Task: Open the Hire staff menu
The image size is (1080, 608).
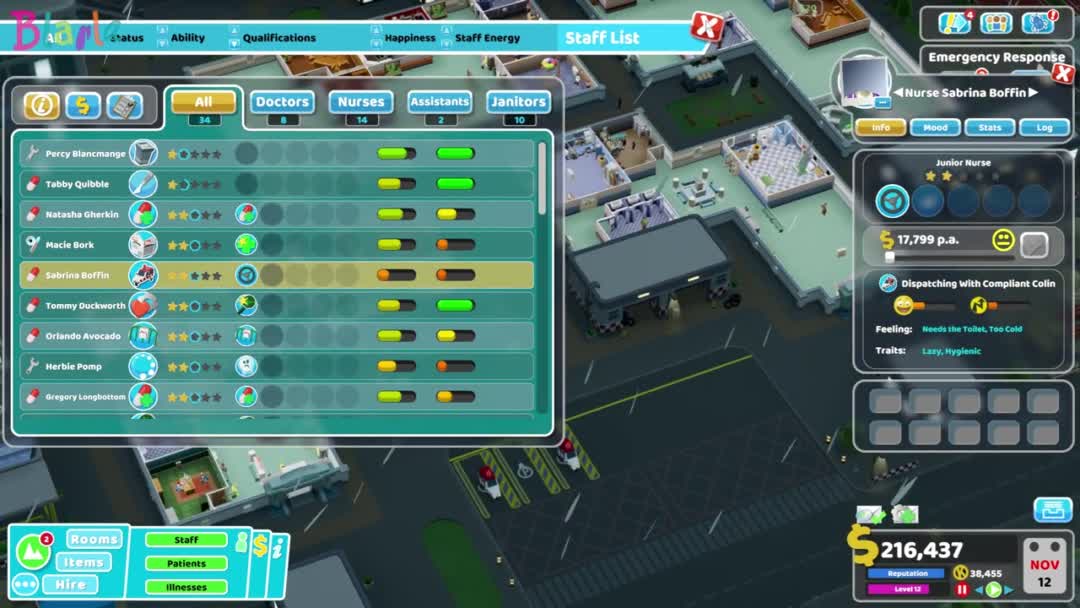Action: pyautogui.click(x=70, y=585)
